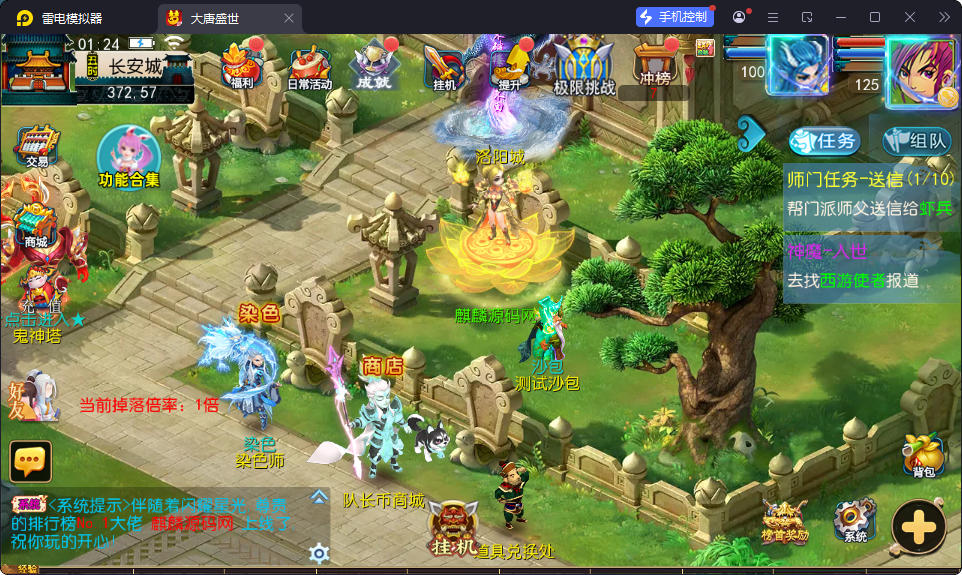Close the 大唐盛世 emulator tab

289,17
